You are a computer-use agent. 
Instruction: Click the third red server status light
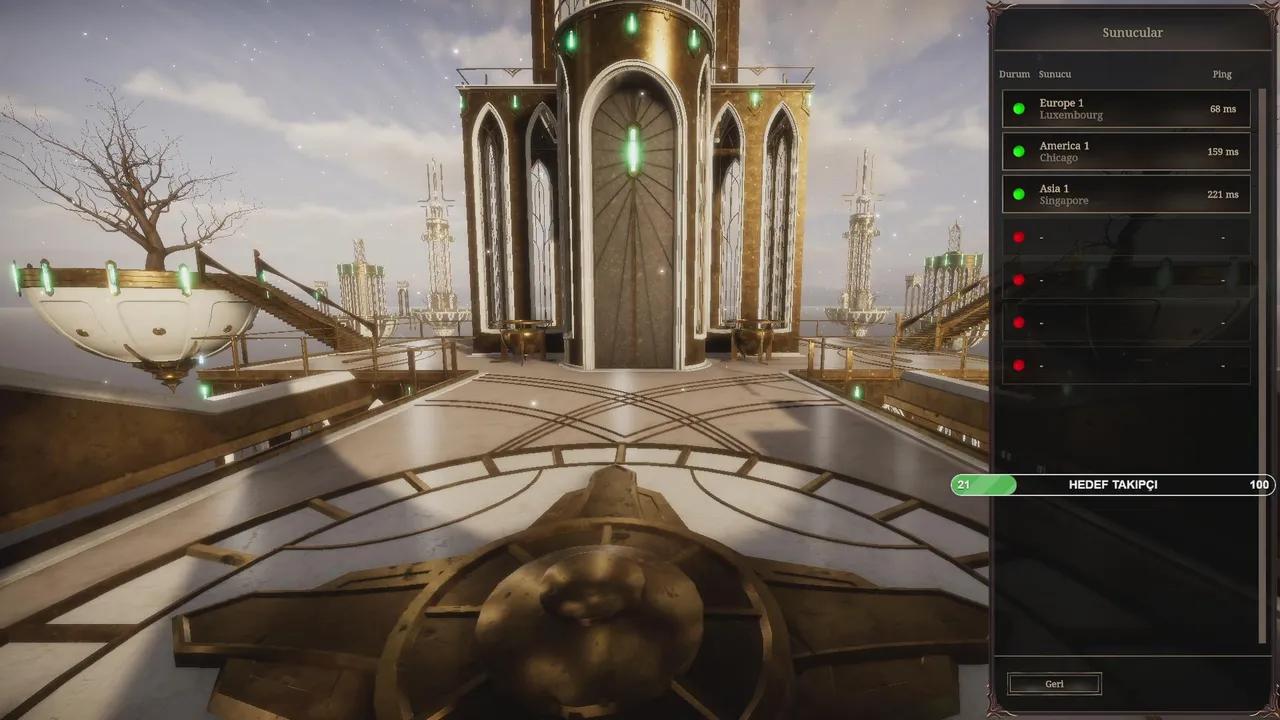click(x=1019, y=322)
